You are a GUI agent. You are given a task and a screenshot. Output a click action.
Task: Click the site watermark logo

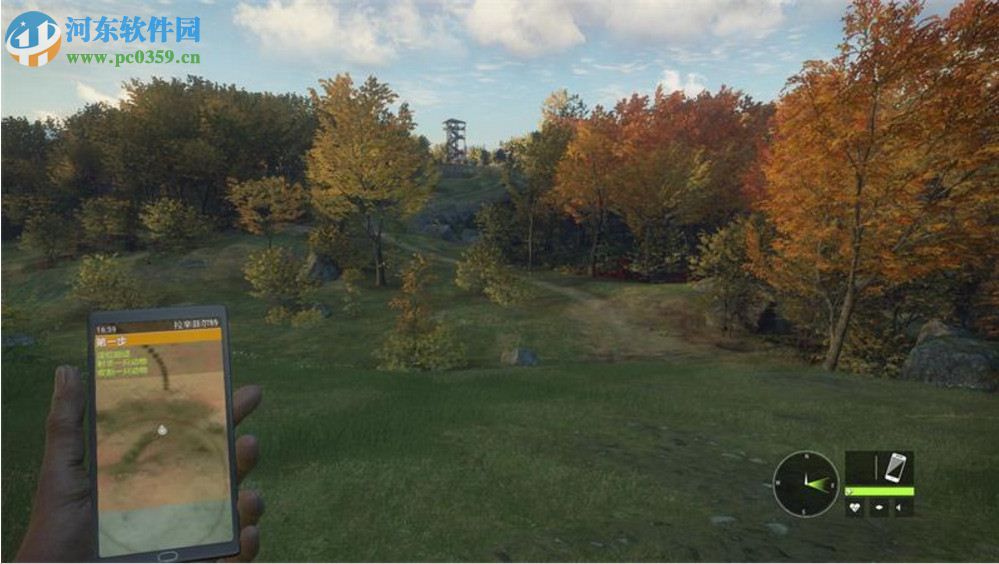click(33, 38)
